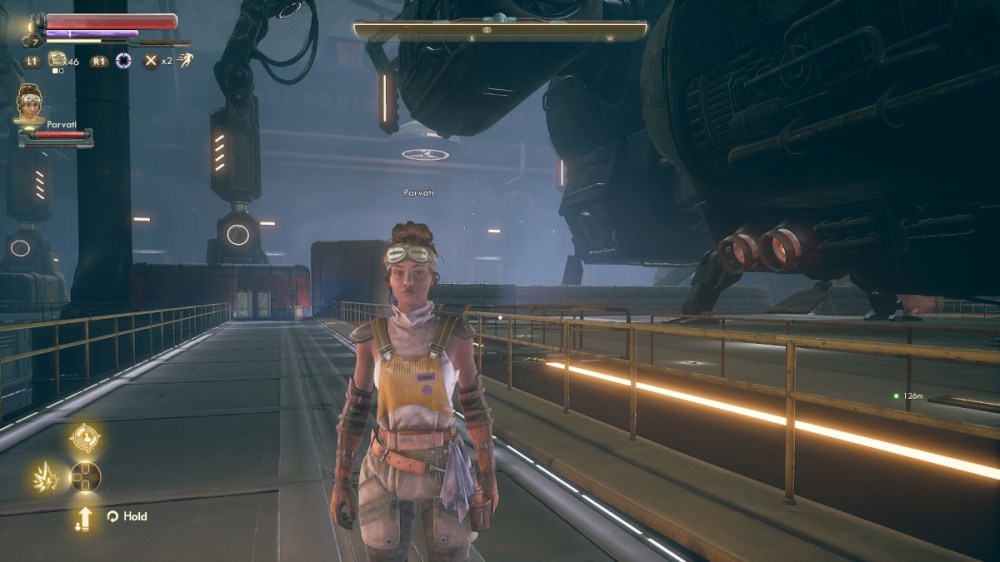Image resolution: width=1000 pixels, height=562 pixels.
Task: Click the compass bar at top
Action: pyautogui.click(x=500, y=31)
